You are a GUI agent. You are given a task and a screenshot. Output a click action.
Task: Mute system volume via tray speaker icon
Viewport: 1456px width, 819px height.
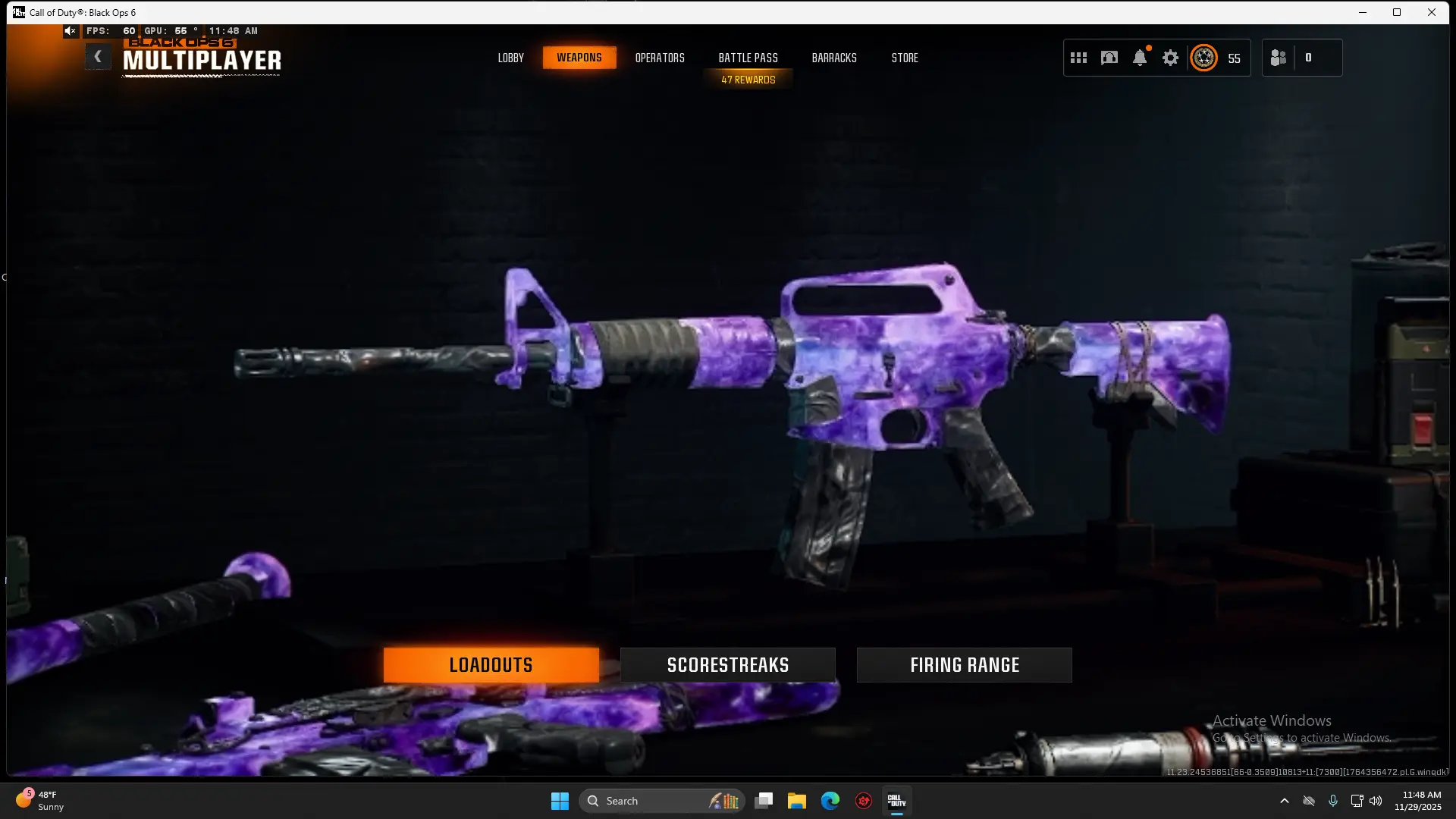point(1376,800)
